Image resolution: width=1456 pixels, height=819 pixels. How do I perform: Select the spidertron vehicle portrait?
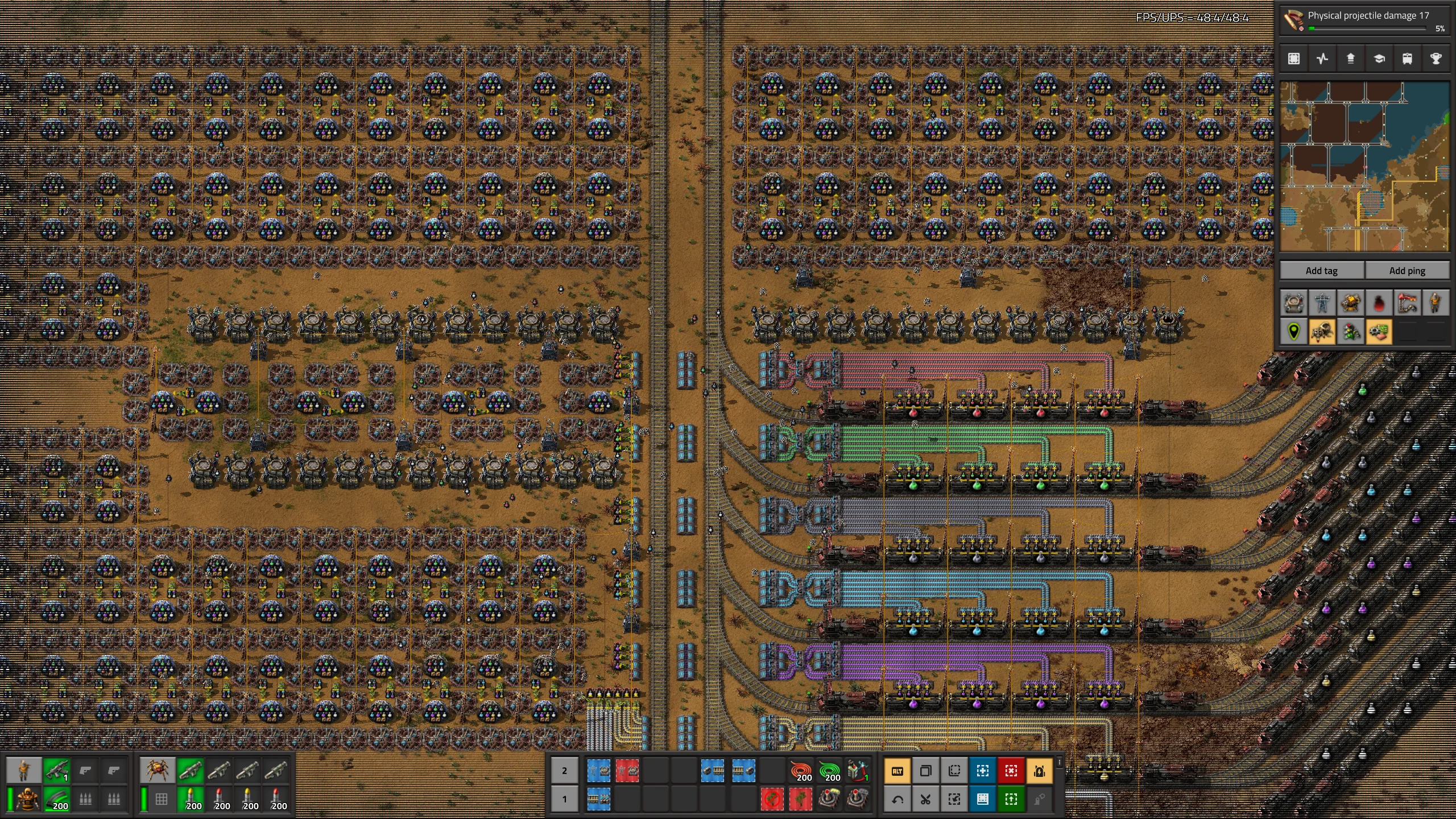[156, 771]
